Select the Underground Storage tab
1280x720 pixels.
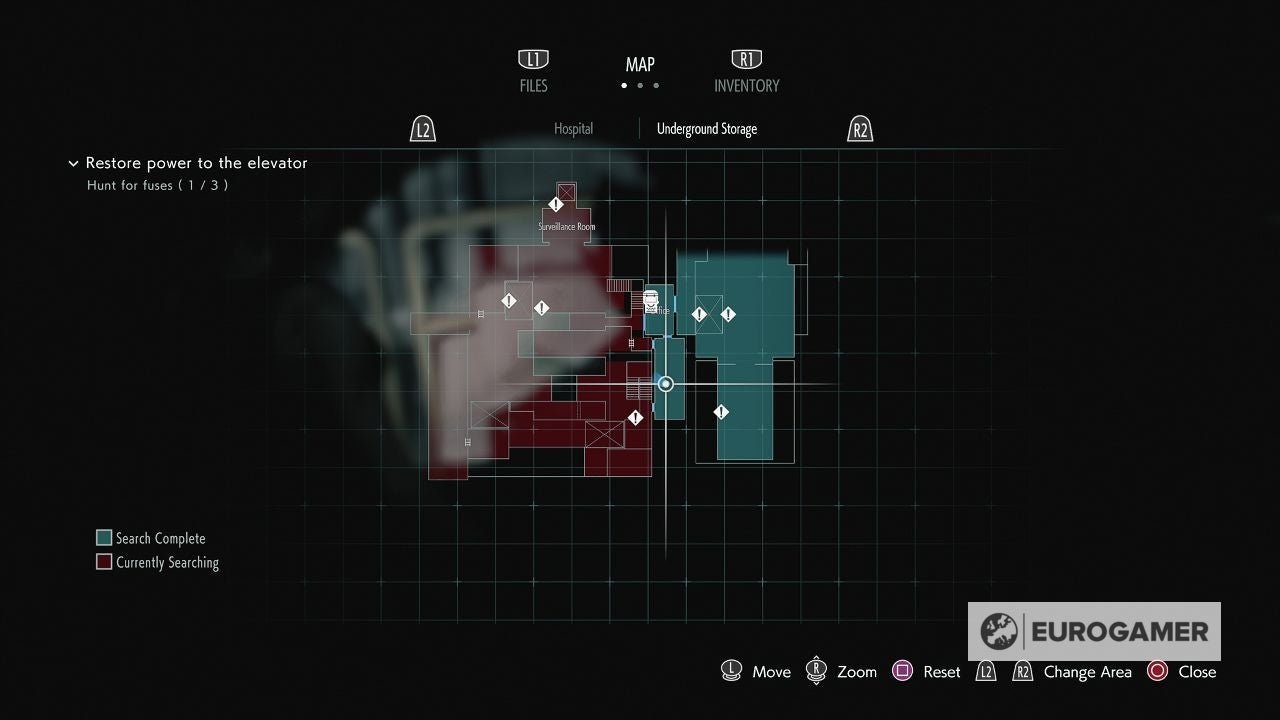point(706,128)
